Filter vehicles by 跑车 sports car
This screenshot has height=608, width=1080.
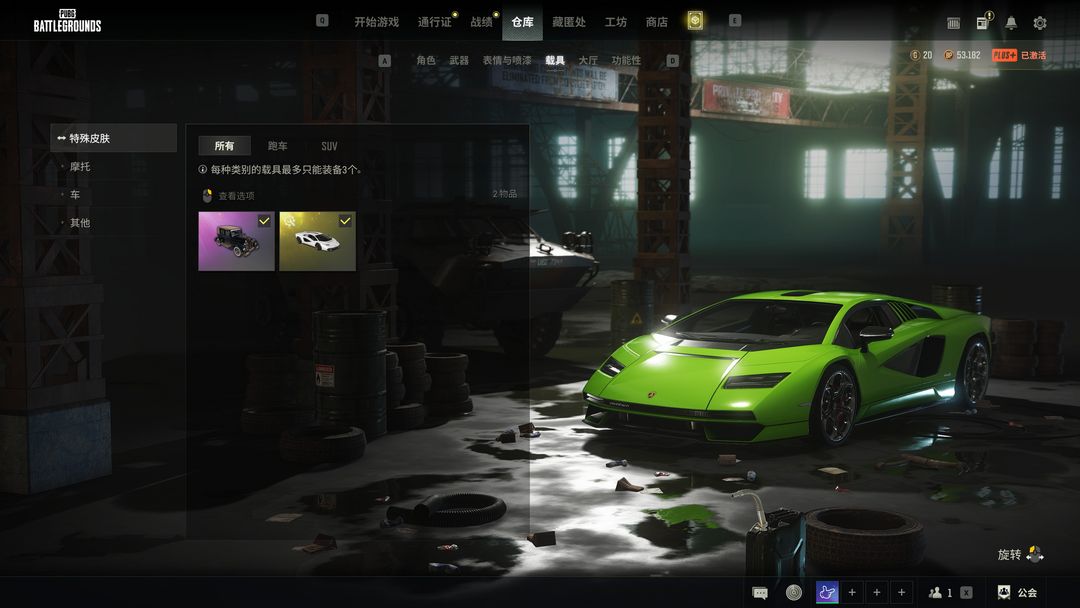click(278, 146)
